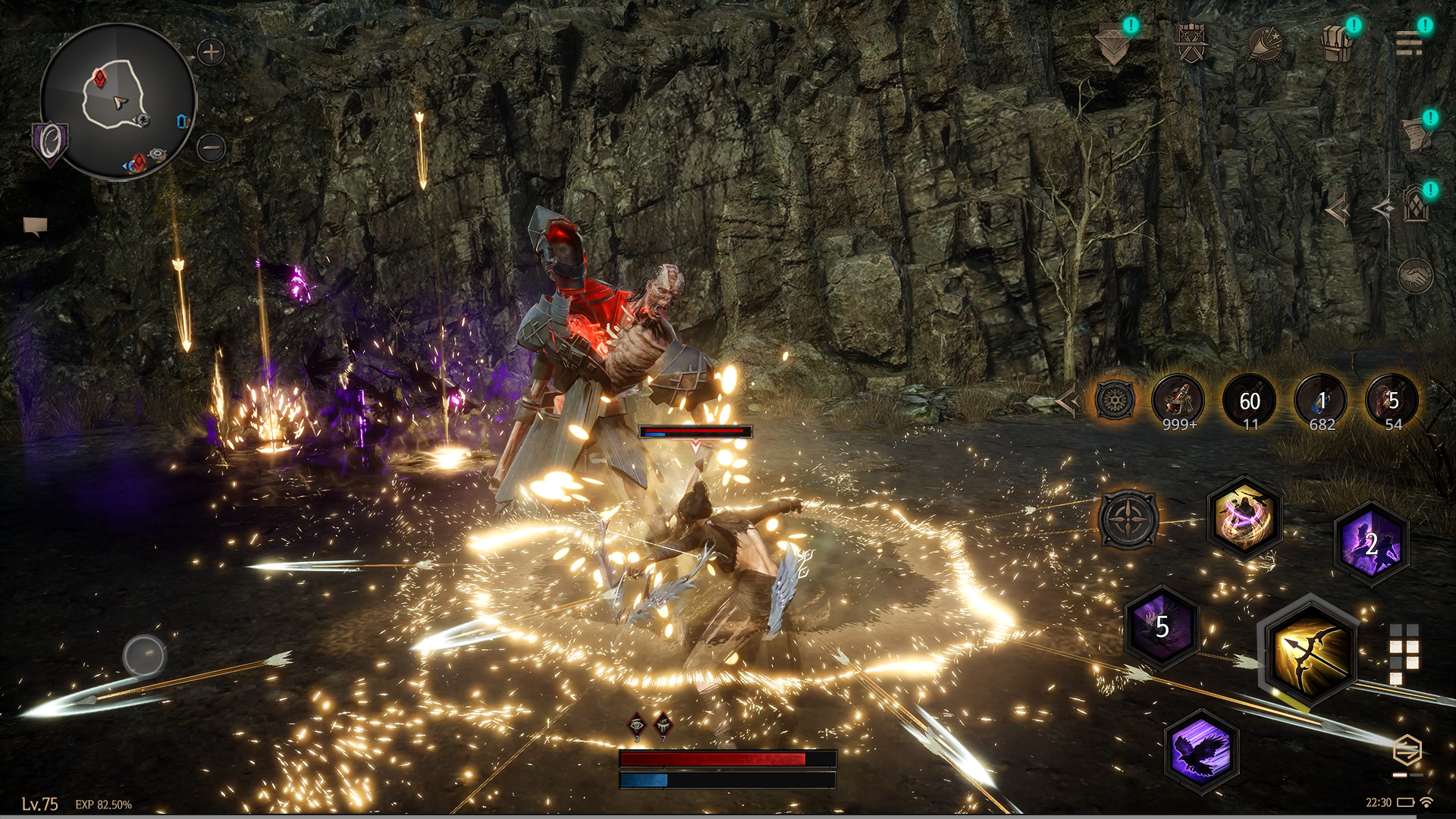Open the circular minimap
Image resolution: width=1456 pixels, height=819 pixels.
pos(118,101)
